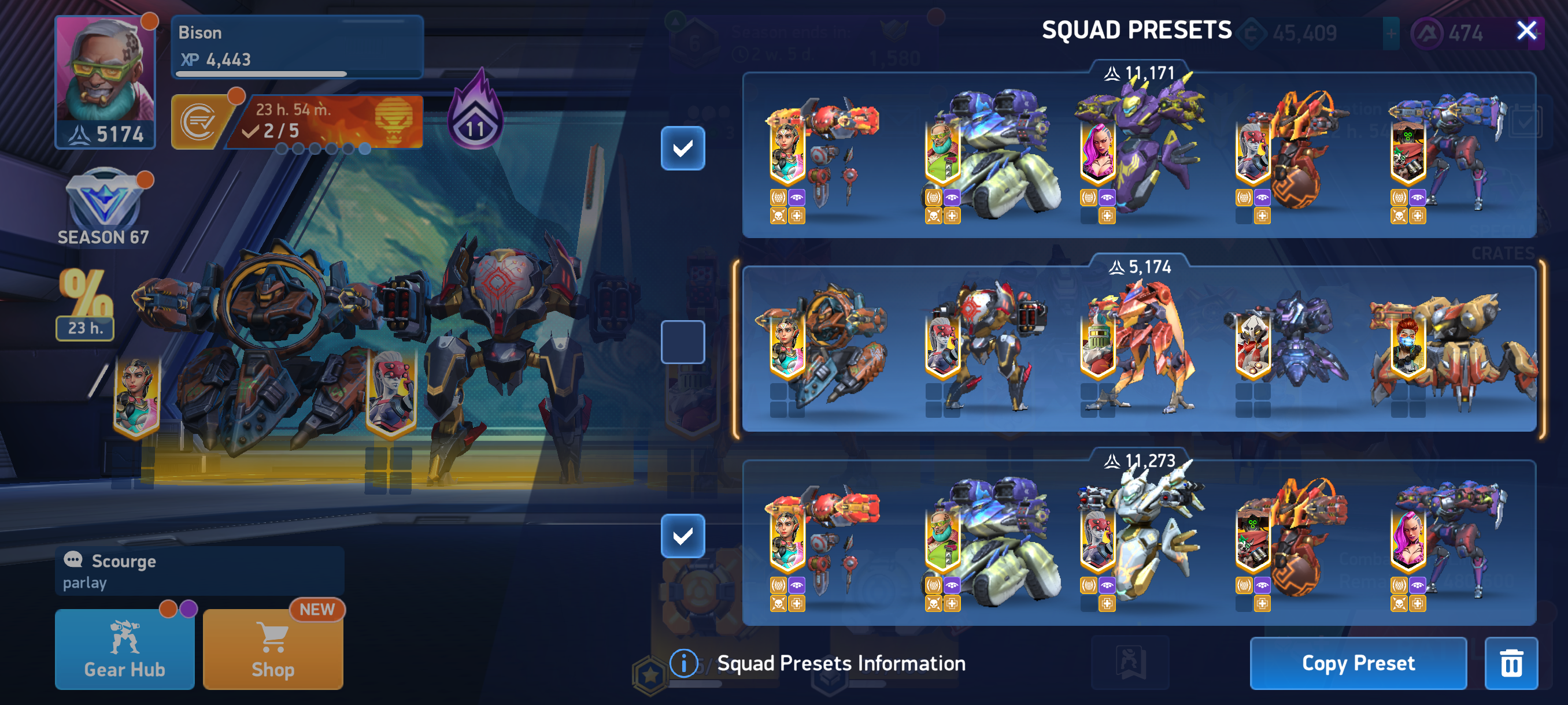Screen dimensions: 1568x705
Task: Toggle checkbox for the 11,171 power preset
Action: pyautogui.click(x=682, y=148)
